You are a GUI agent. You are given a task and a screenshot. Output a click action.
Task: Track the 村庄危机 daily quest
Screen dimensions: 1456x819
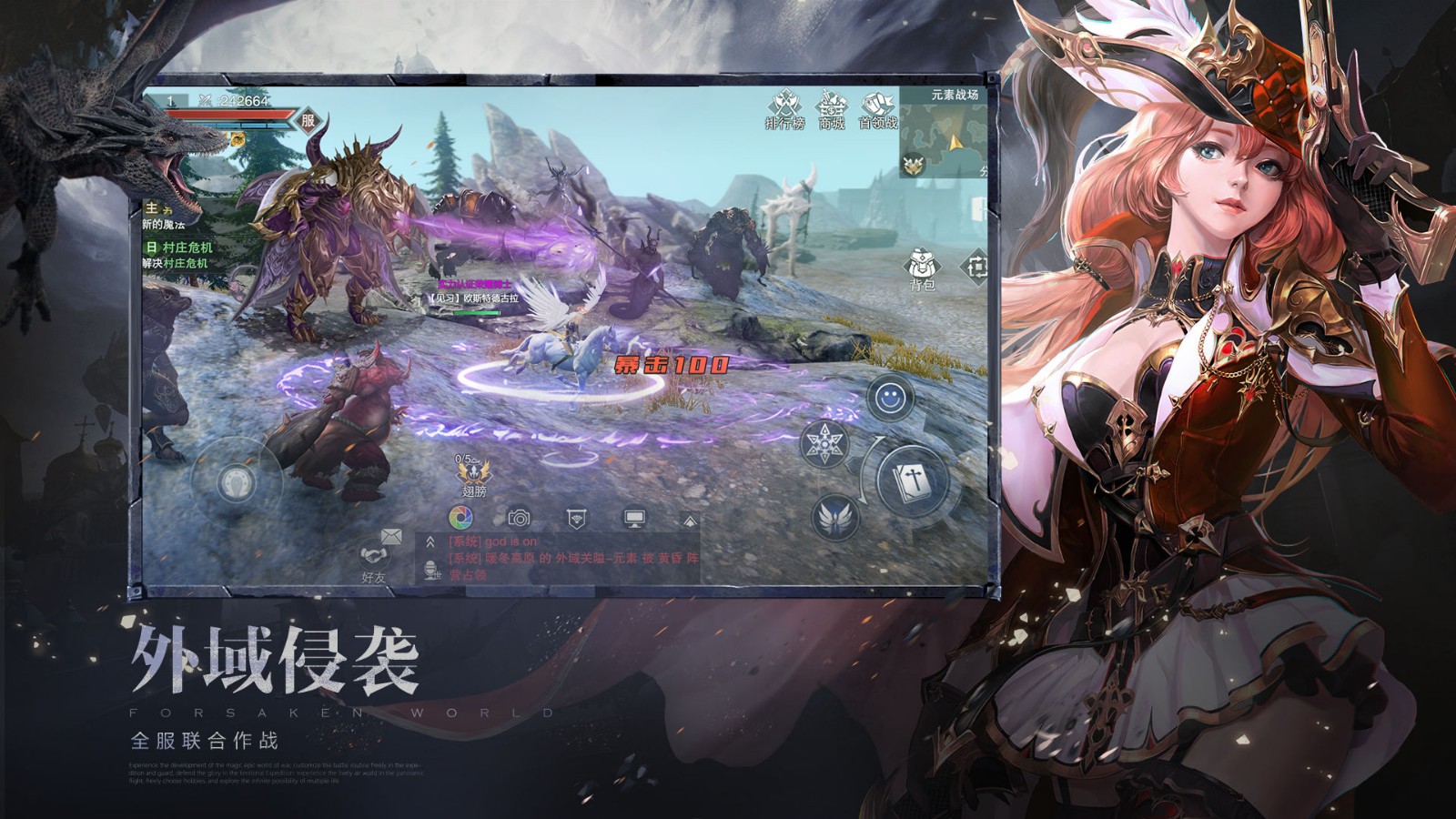tap(187, 248)
